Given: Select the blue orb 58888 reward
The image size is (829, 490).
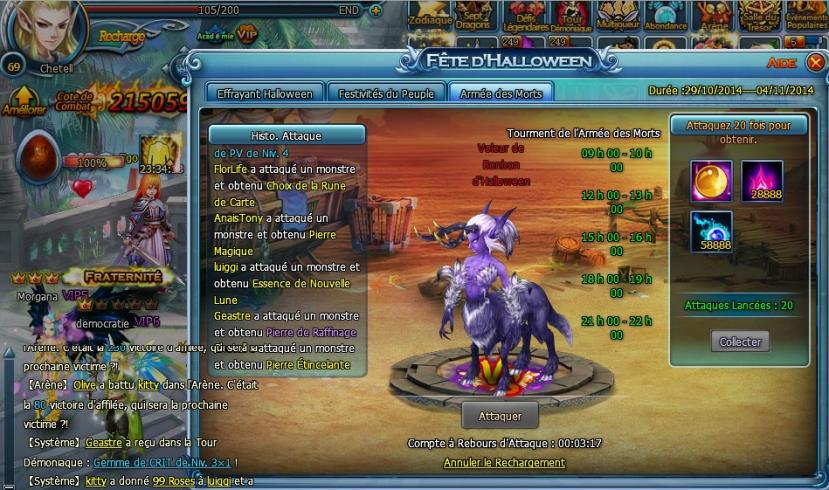Looking at the screenshot, I should click(x=711, y=231).
